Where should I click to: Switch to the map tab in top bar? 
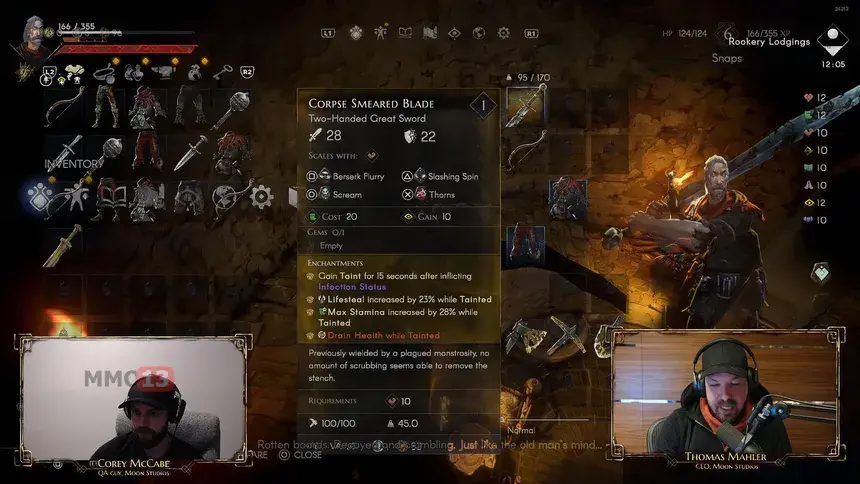coord(430,33)
